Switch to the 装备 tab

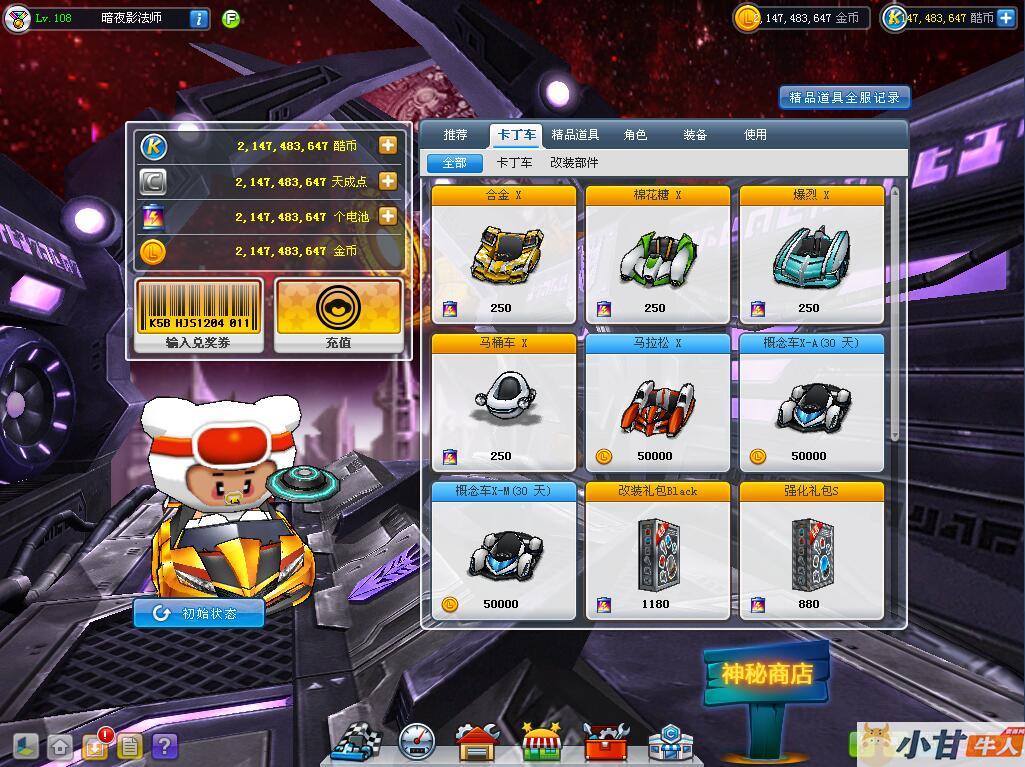(x=695, y=135)
